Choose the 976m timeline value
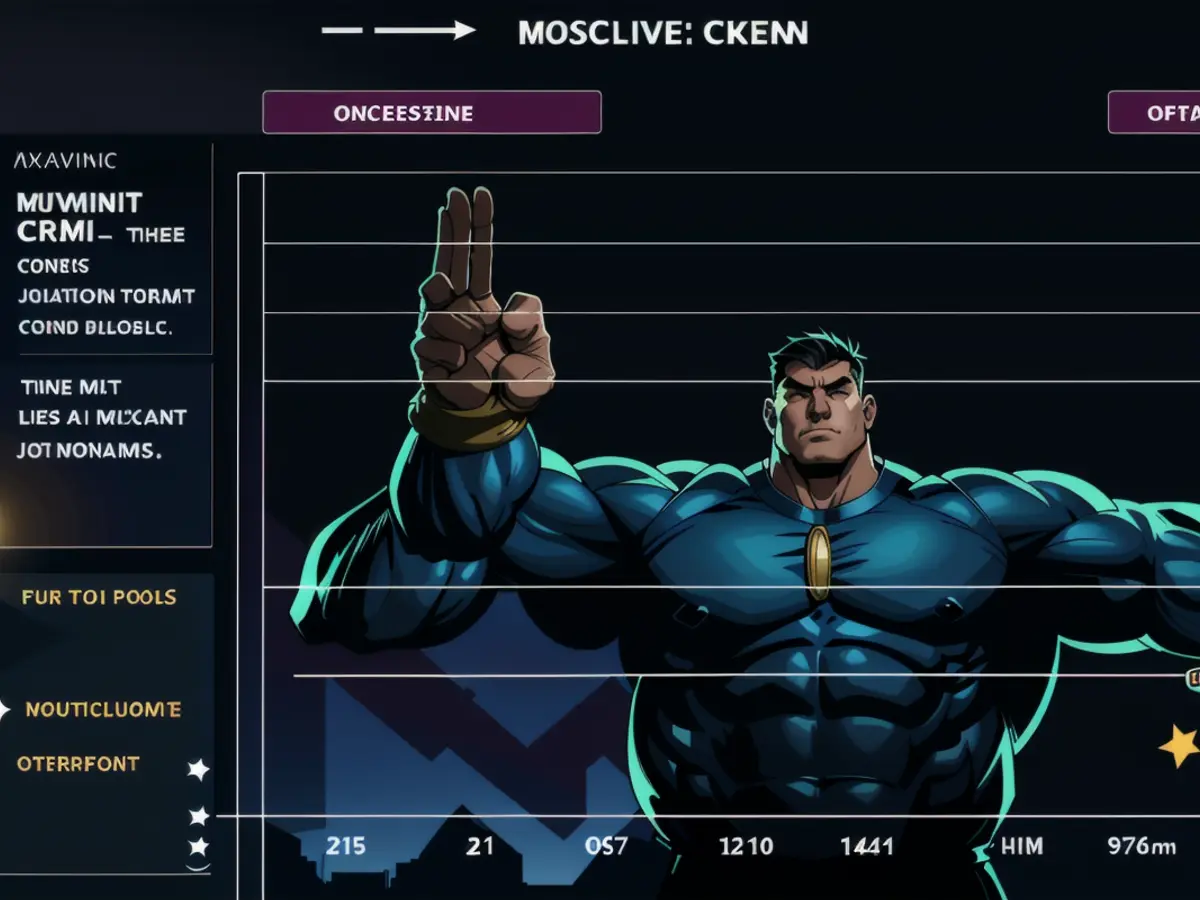Image resolution: width=1200 pixels, height=900 pixels. [1141, 846]
